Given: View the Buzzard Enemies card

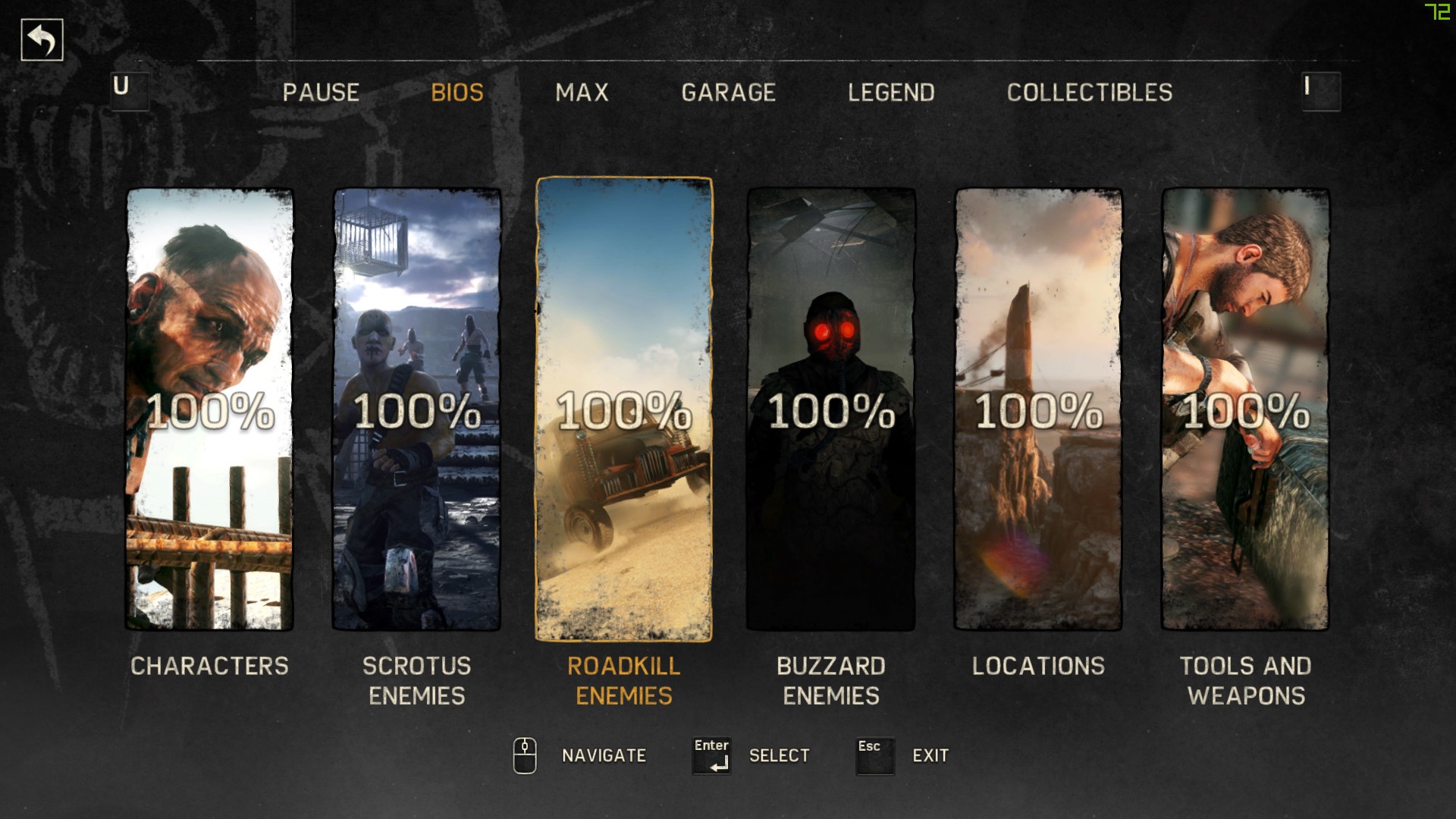Looking at the screenshot, I should 831,409.
